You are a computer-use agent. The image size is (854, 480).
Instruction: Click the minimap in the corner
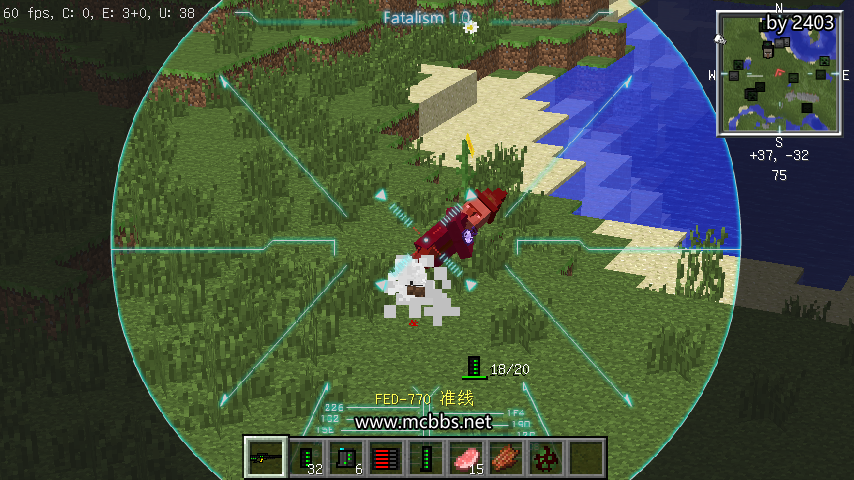click(778, 73)
